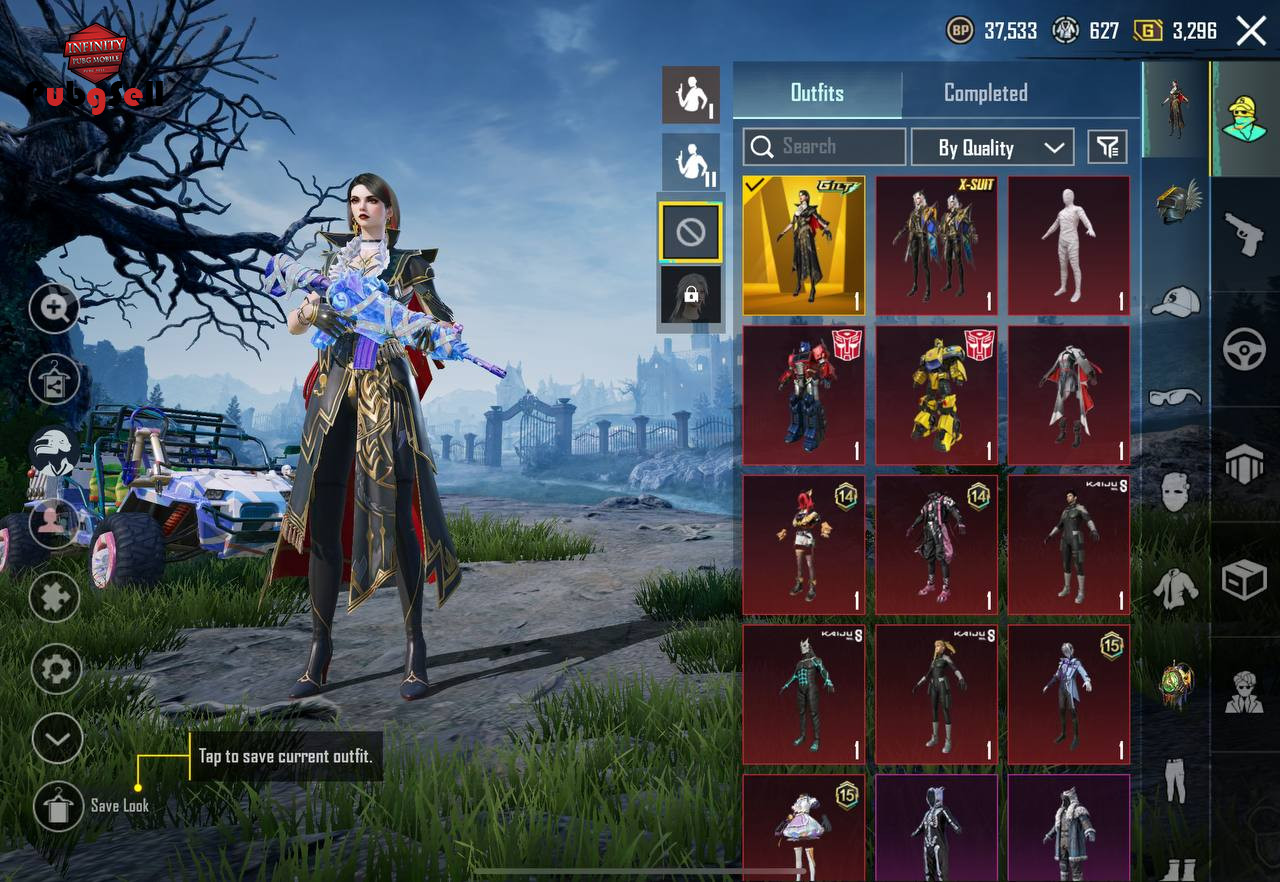Choose the sunglasses eyewear category

[1175, 397]
